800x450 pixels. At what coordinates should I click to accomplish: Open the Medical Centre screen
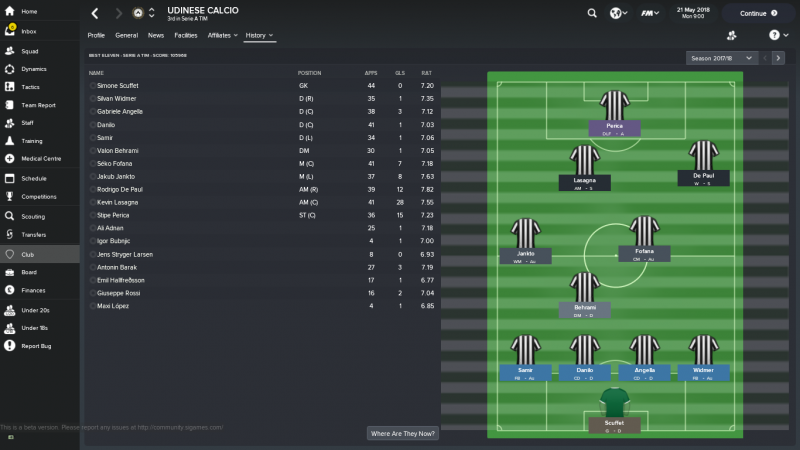[x=41, y=158]
